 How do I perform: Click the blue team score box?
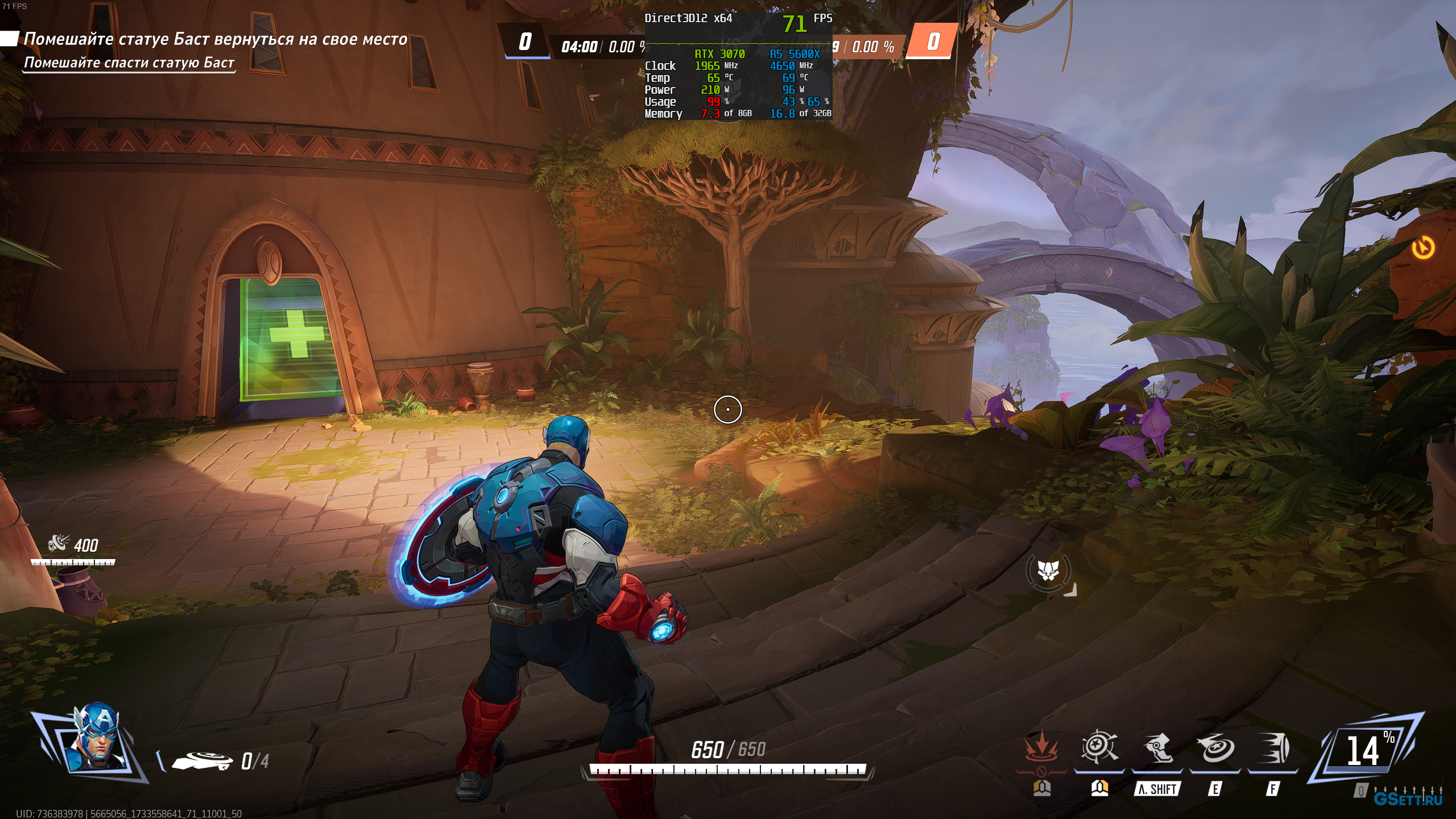pyautogui.click(x=525, y=41)
